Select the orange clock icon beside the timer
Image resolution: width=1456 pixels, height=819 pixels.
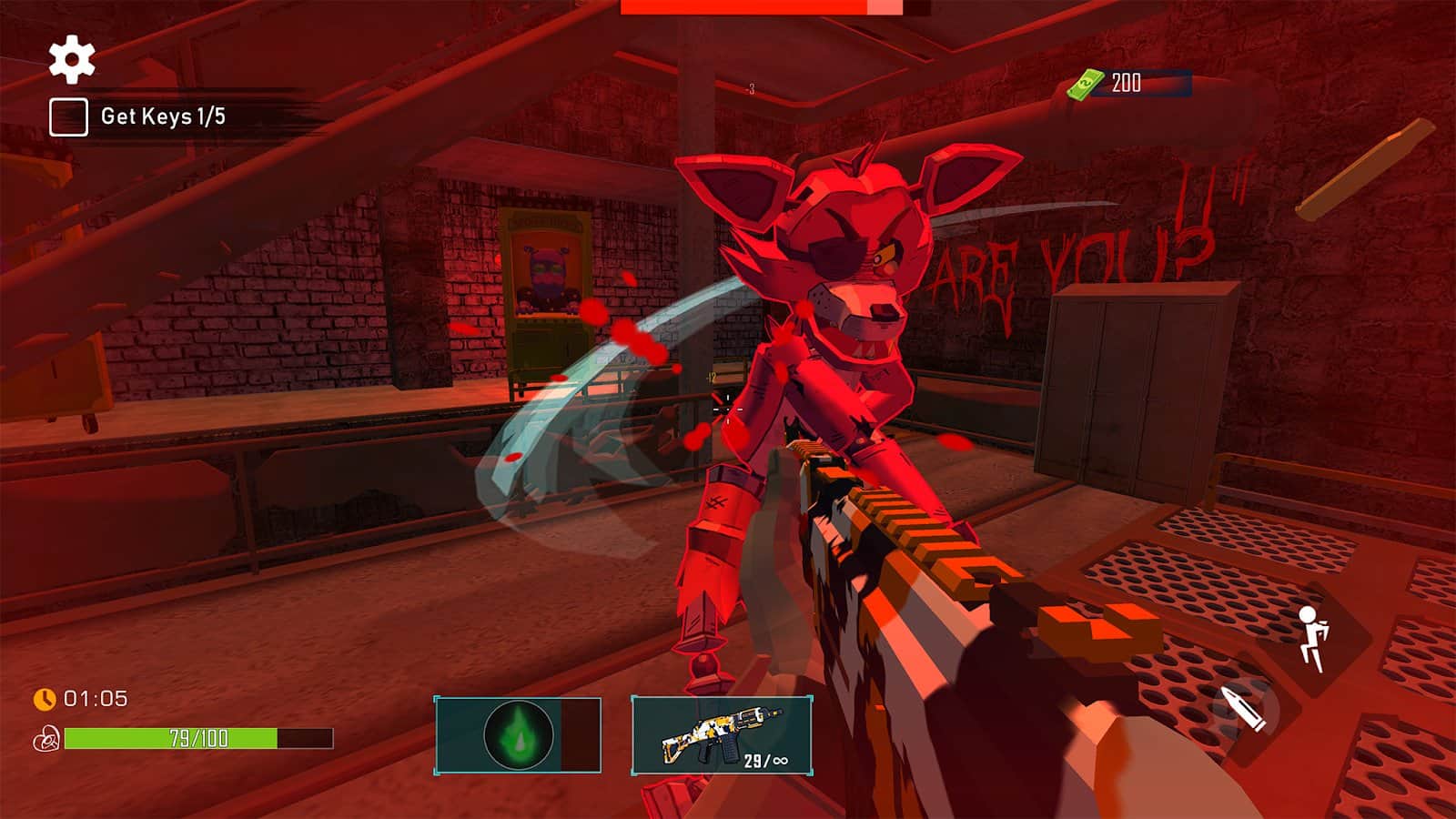point(43,701)
